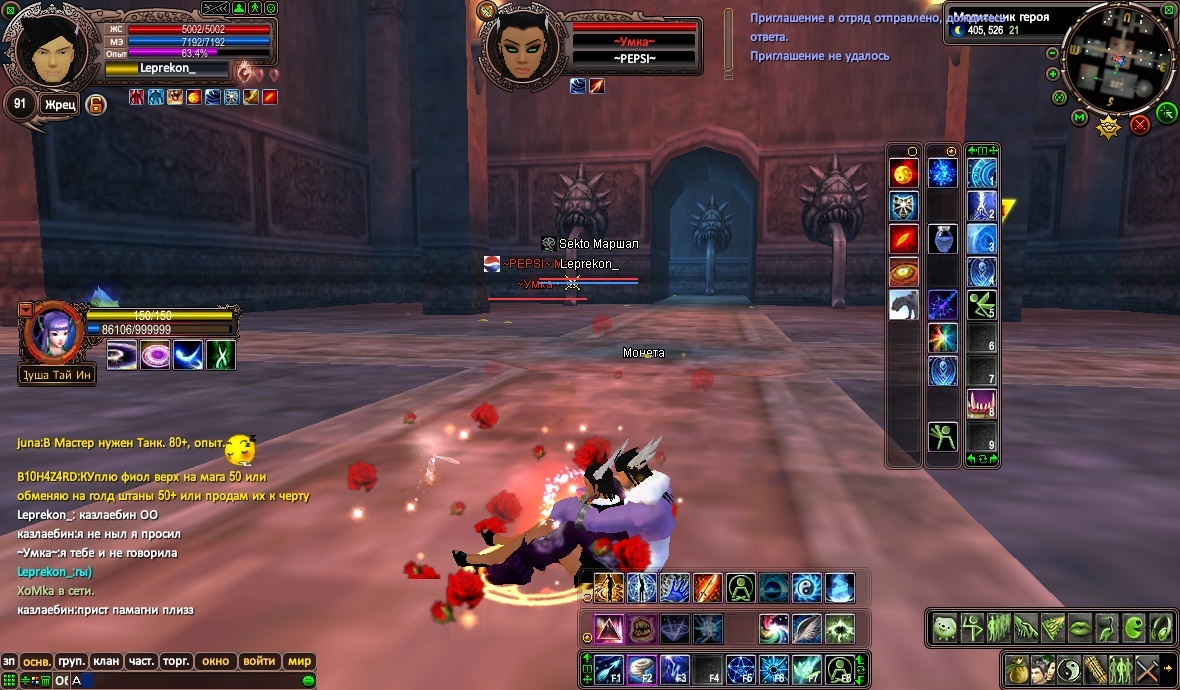The height and width of the screenshot is (690, 1180).
Task: Click the red X button under the minimap
Action: pyautogui.click(x=1140, y=125)
